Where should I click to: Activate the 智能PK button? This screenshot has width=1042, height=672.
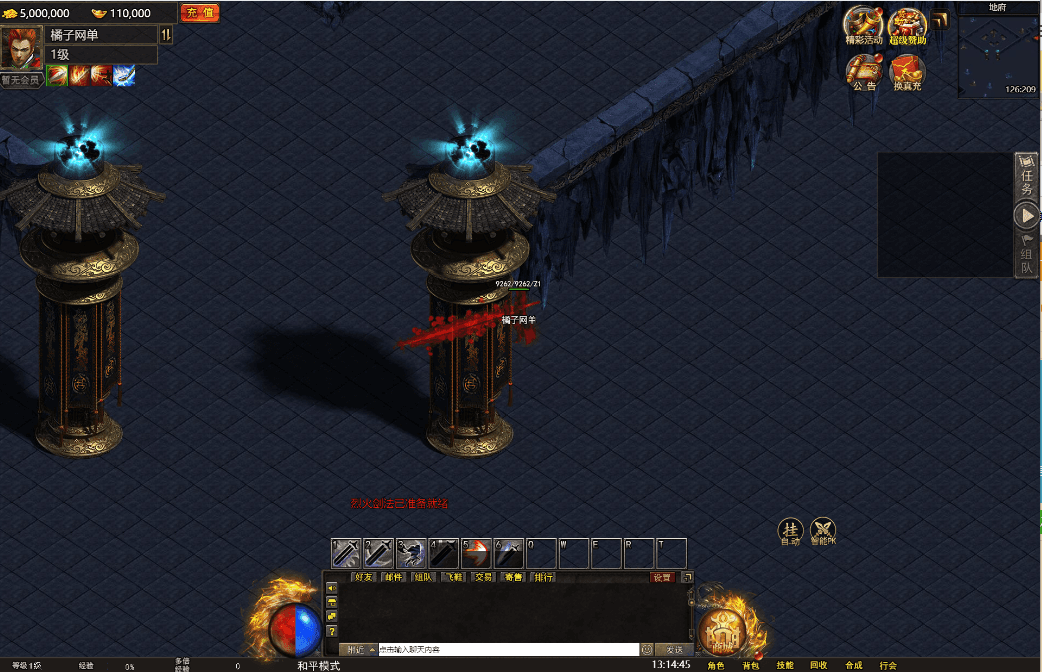[x=823, y=531]
